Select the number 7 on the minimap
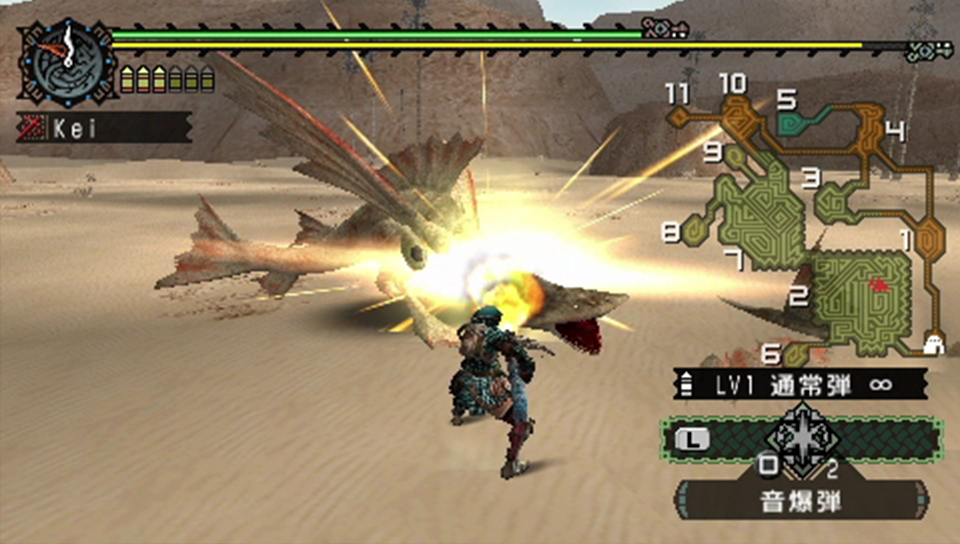Viewport: 960px width, 544px height. pos(733,260)
